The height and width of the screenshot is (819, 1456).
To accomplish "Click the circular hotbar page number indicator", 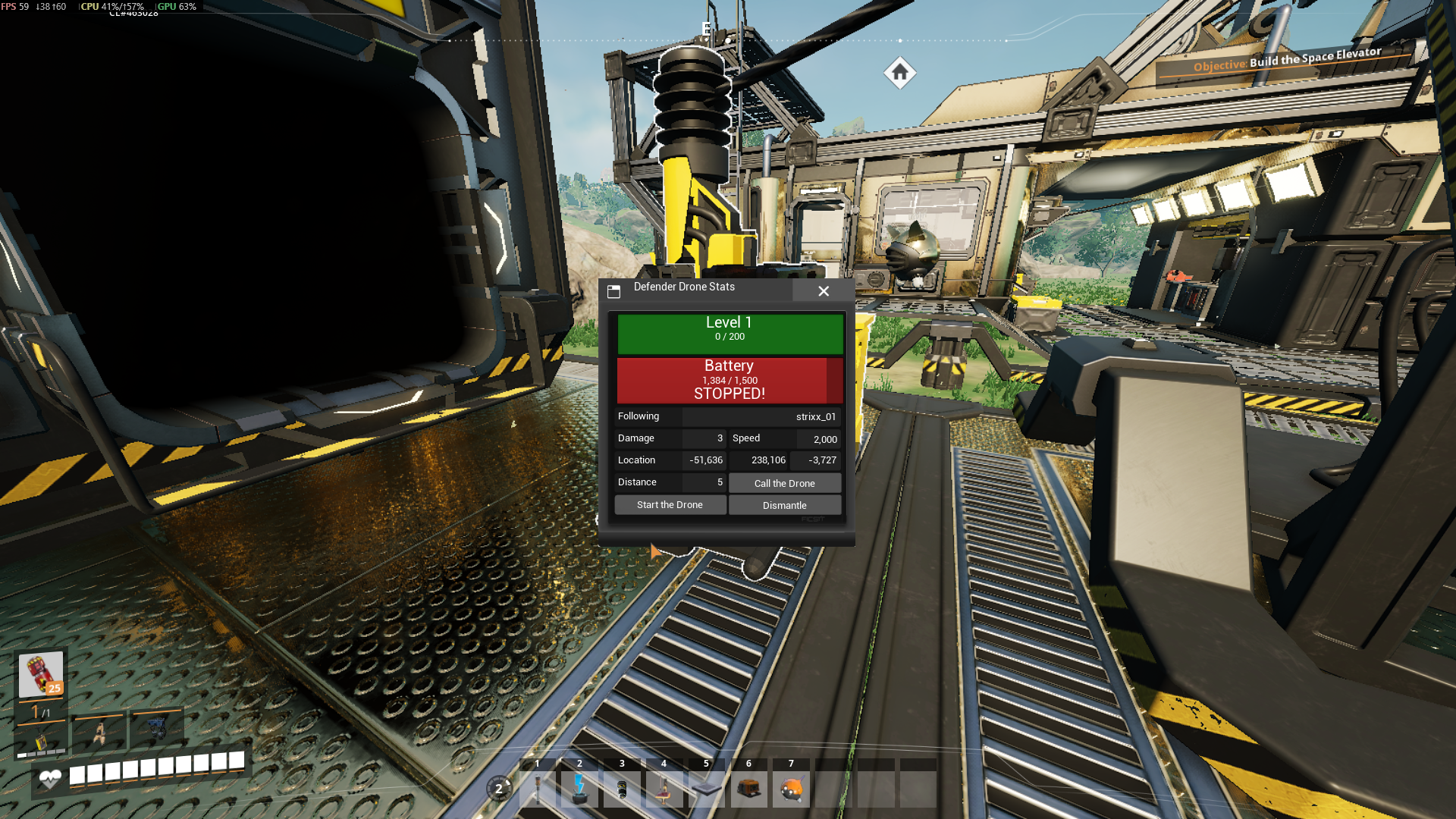I will (499, 789).
